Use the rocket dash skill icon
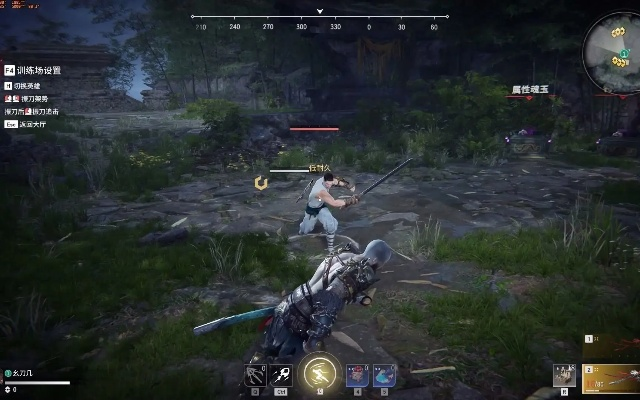 click(281, 376)
